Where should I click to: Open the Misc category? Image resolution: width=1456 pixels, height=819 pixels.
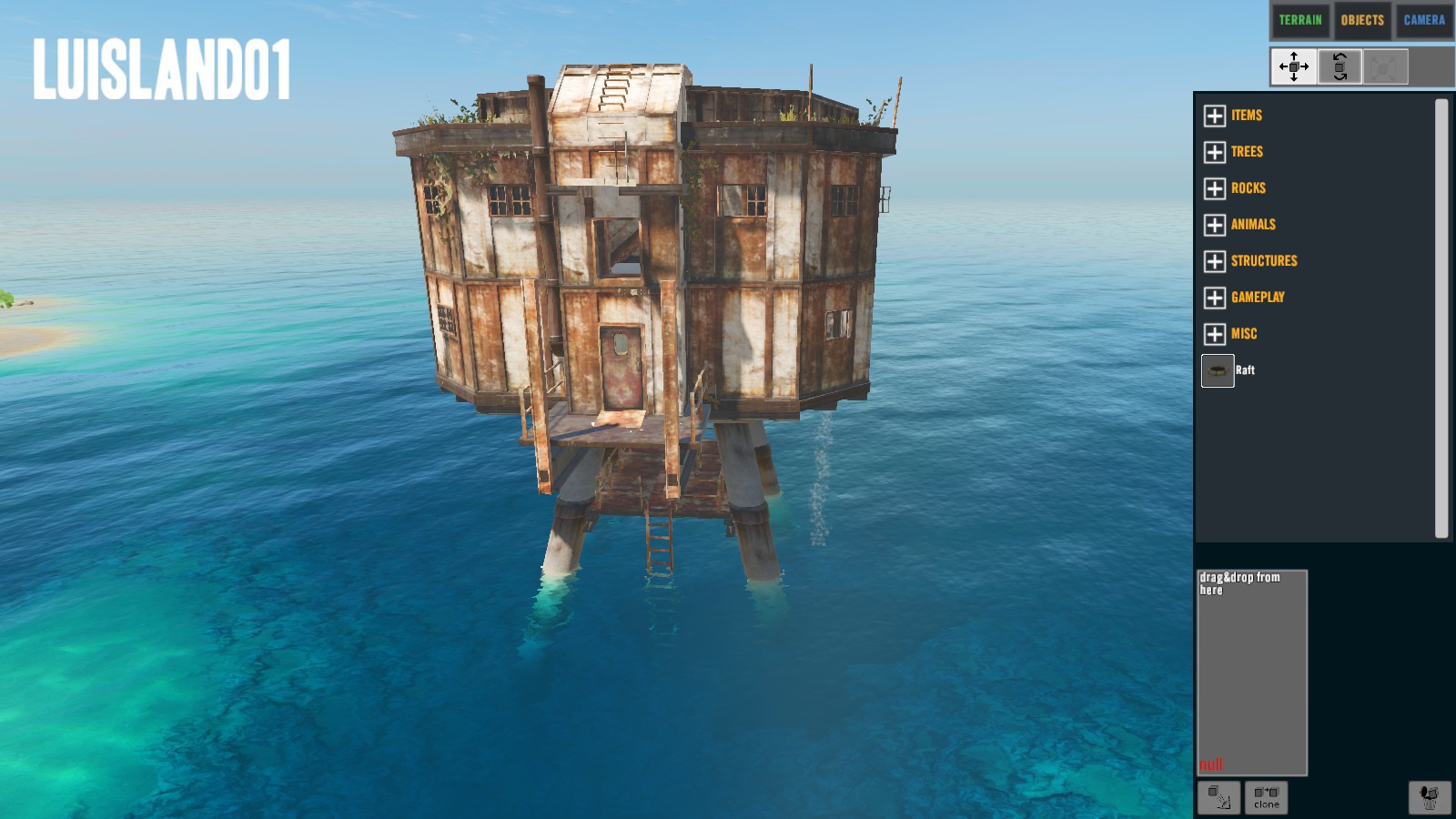click(x=1215, y=334)
